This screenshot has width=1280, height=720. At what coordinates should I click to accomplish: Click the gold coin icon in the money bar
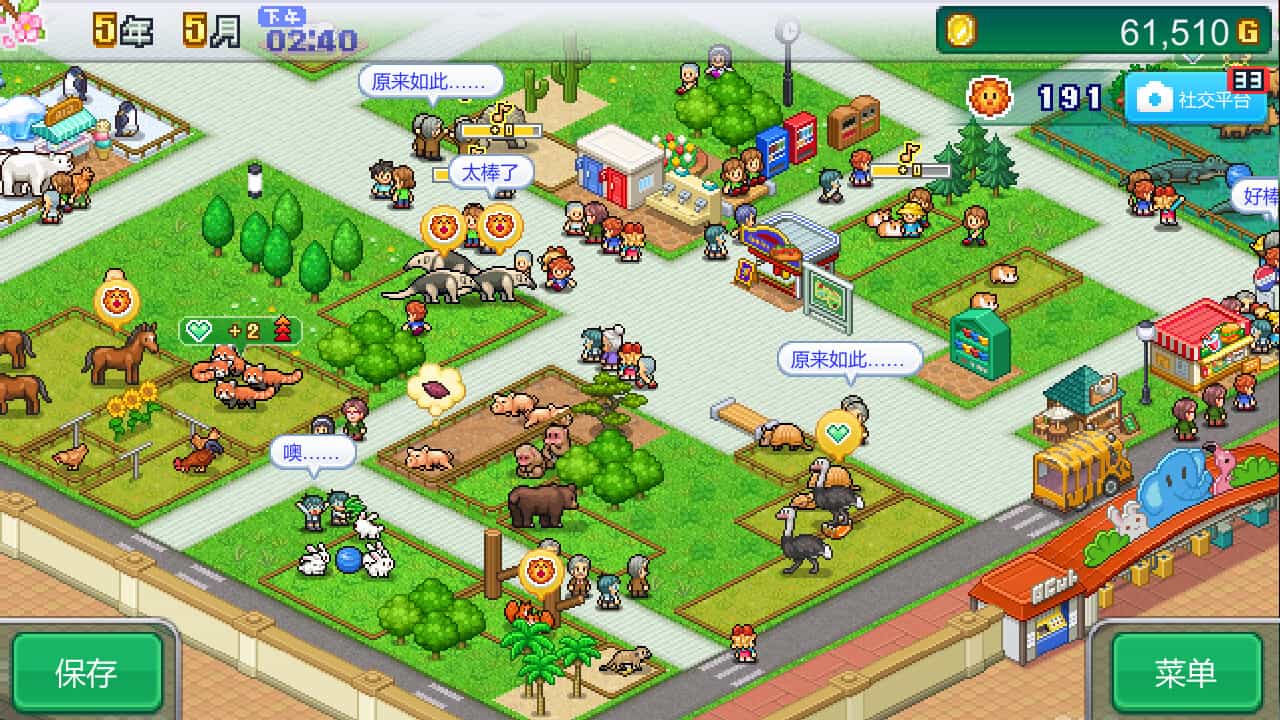(x=963, y=30)
